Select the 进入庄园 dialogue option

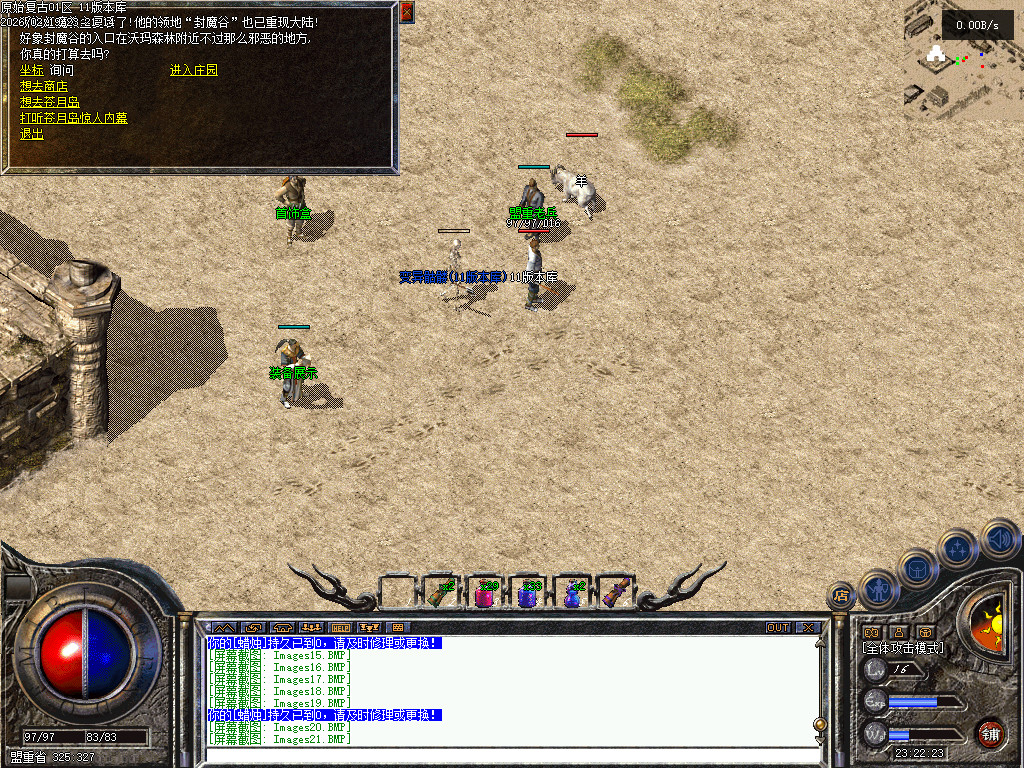[x=193, y=70]
